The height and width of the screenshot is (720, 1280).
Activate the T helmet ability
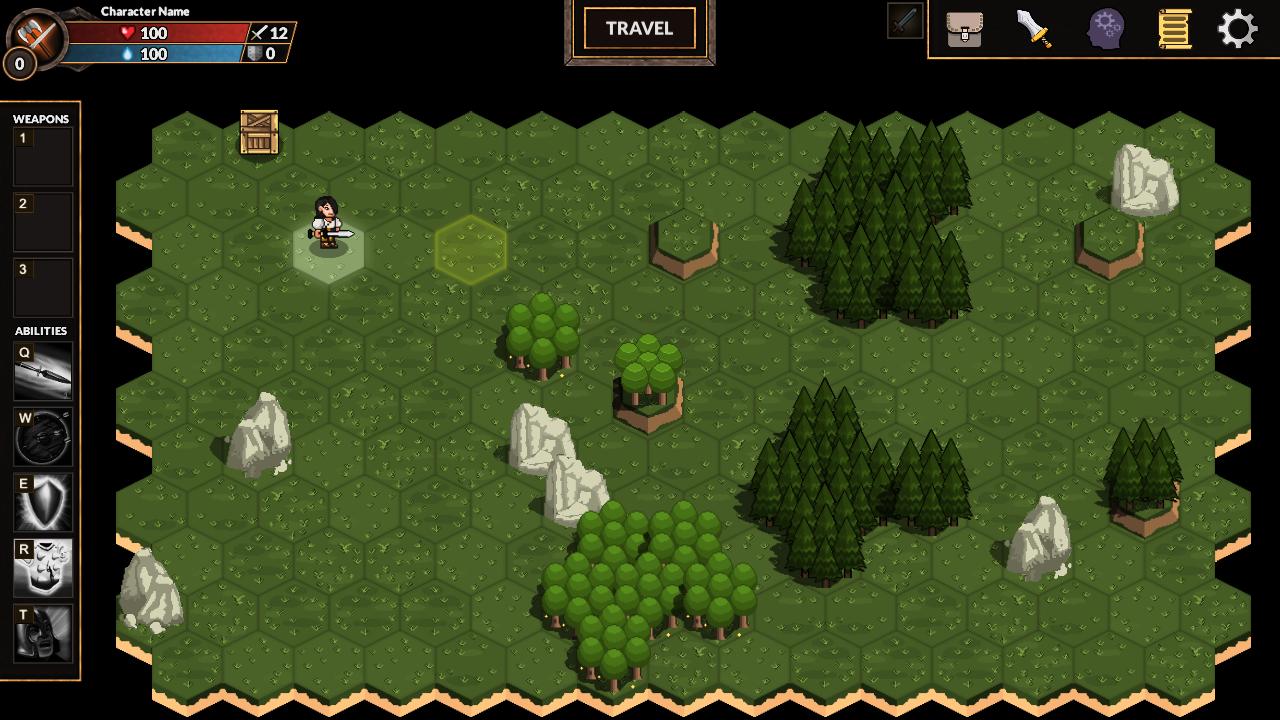point(43,633)
